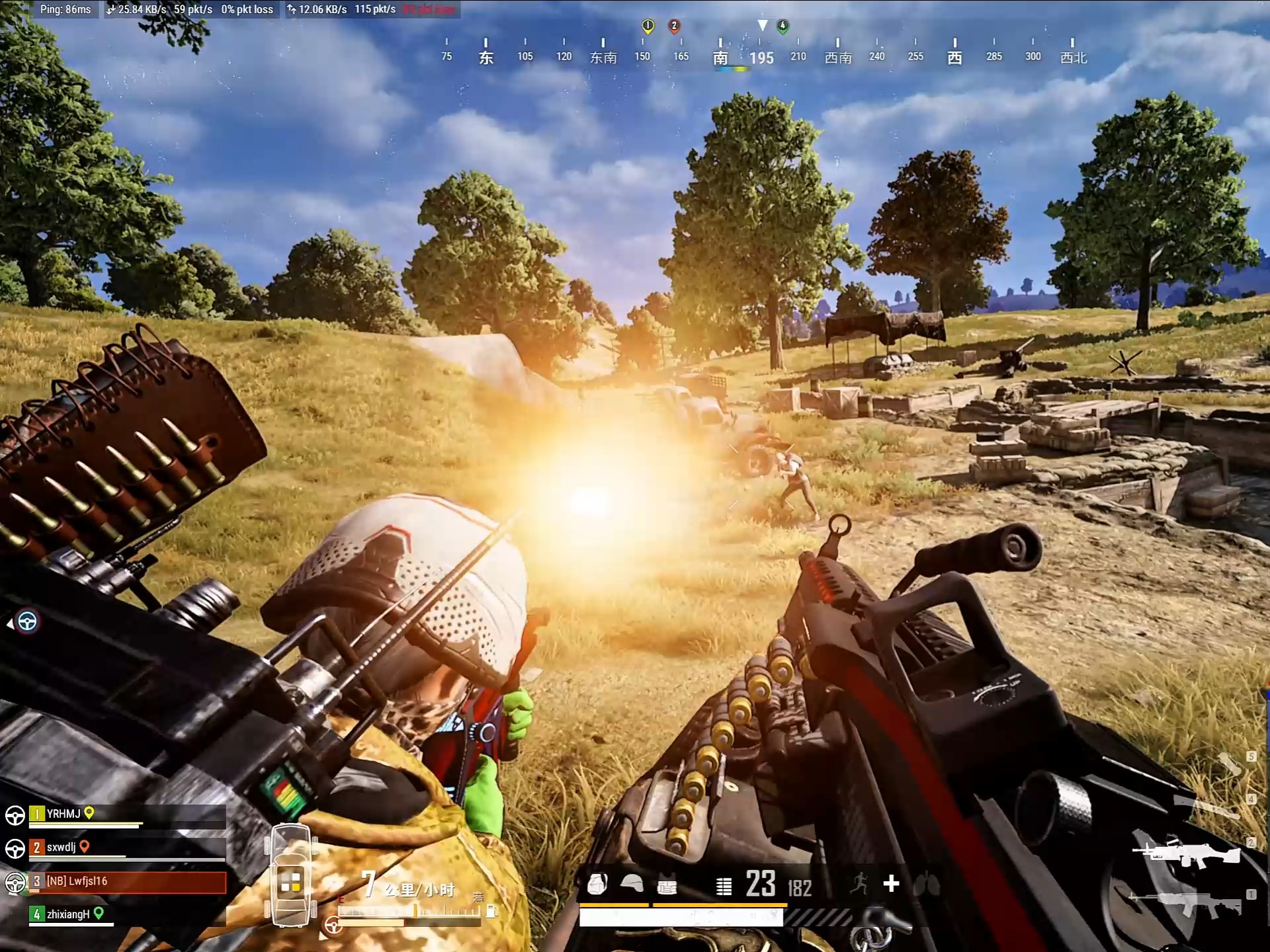The height and width of the screenshot is (952, 1270).
Task: Select teammate sxwdlj in squad list
Action: point(61,848)
